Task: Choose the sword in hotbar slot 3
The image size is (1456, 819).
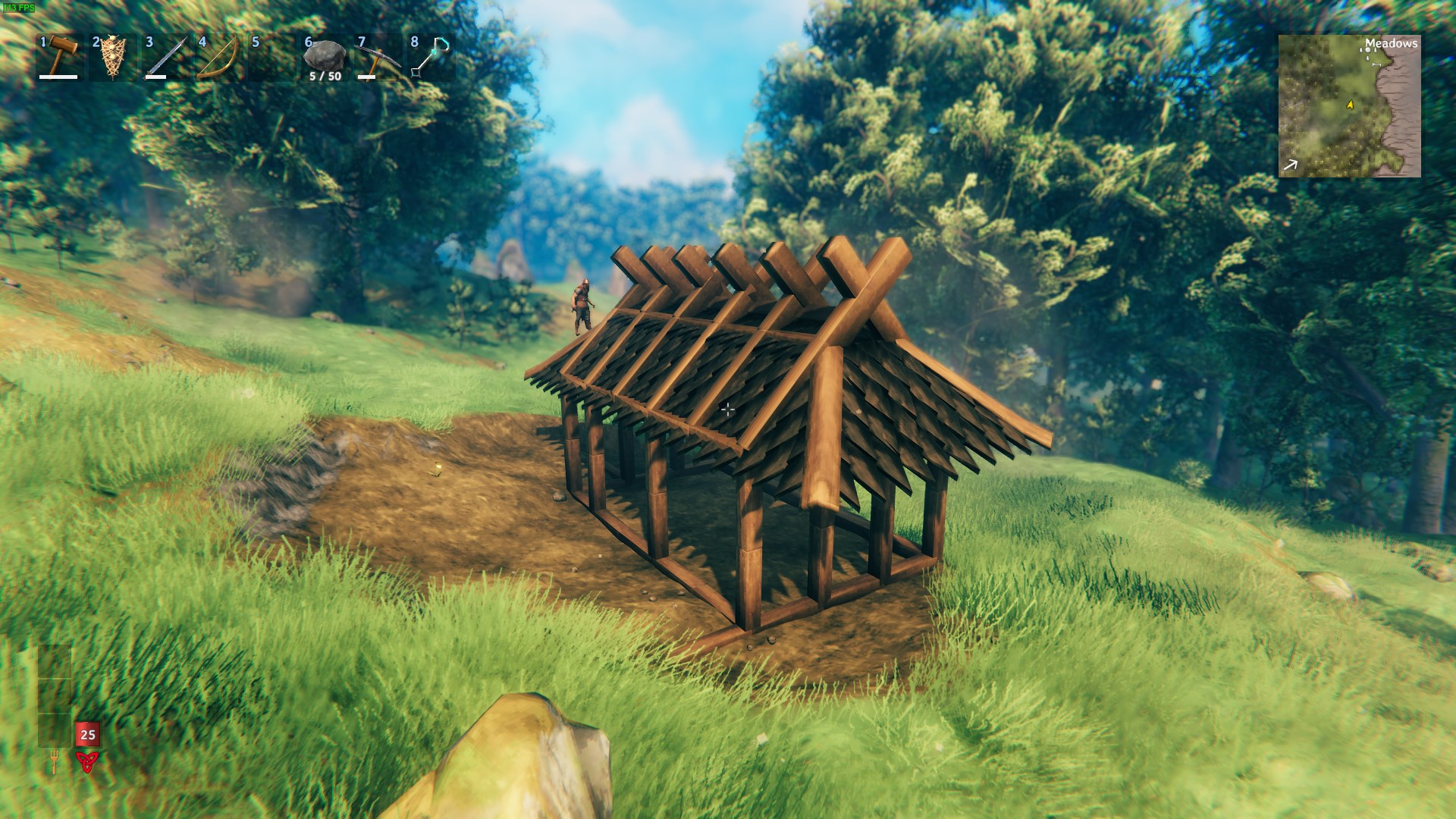Action: coord(165,57)
